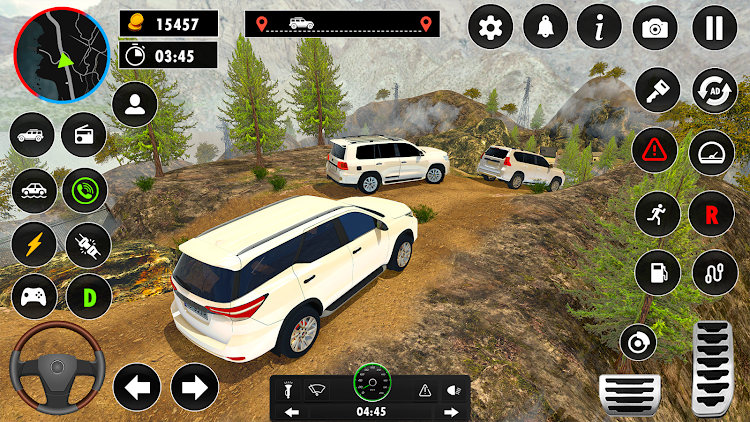The image size is (750, 422).
Task: Toggle the seatbelt buckle button
Action: (x=88, y=243)
